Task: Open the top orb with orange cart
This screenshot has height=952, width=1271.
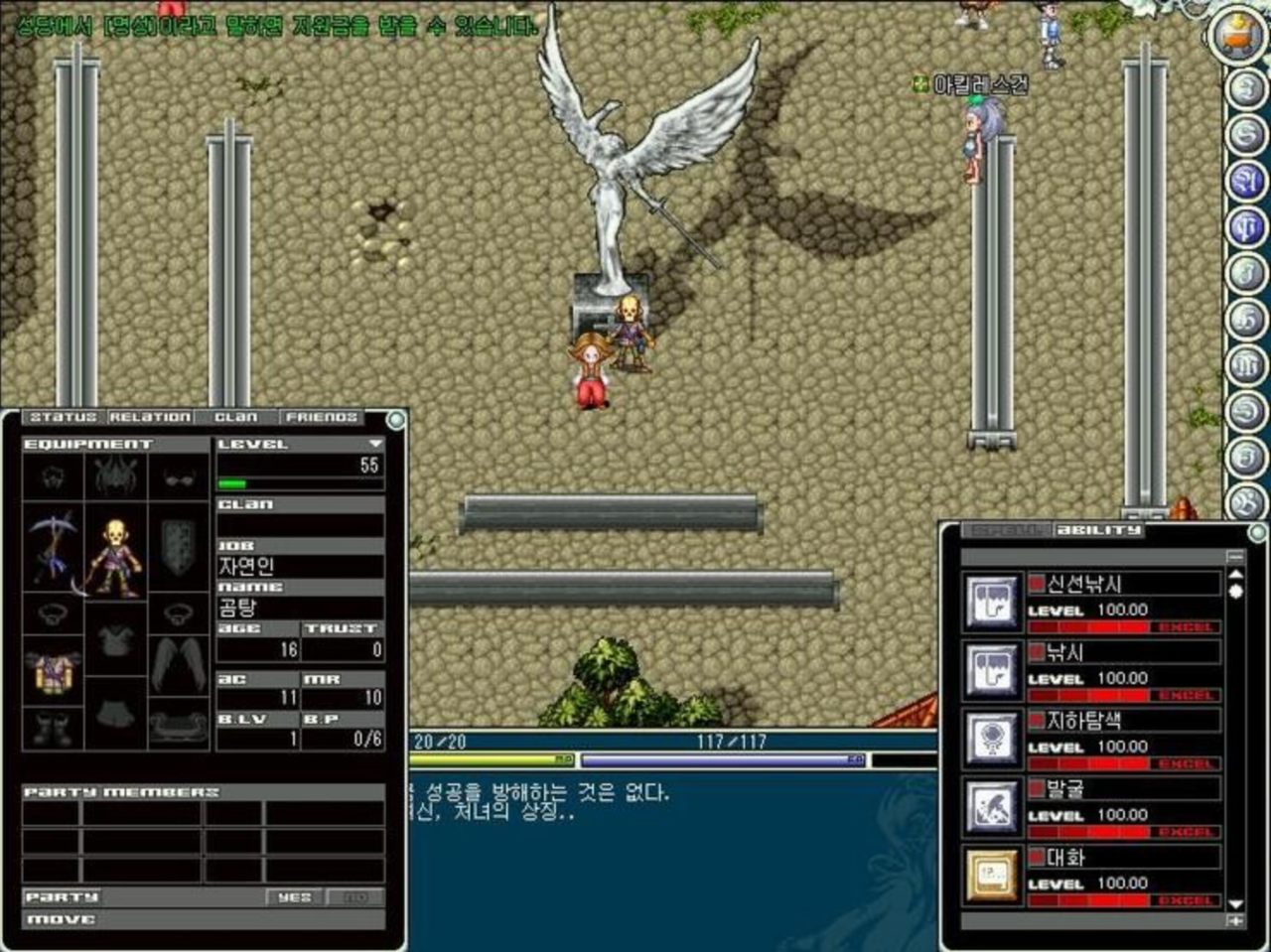Action: [1237, 34]
